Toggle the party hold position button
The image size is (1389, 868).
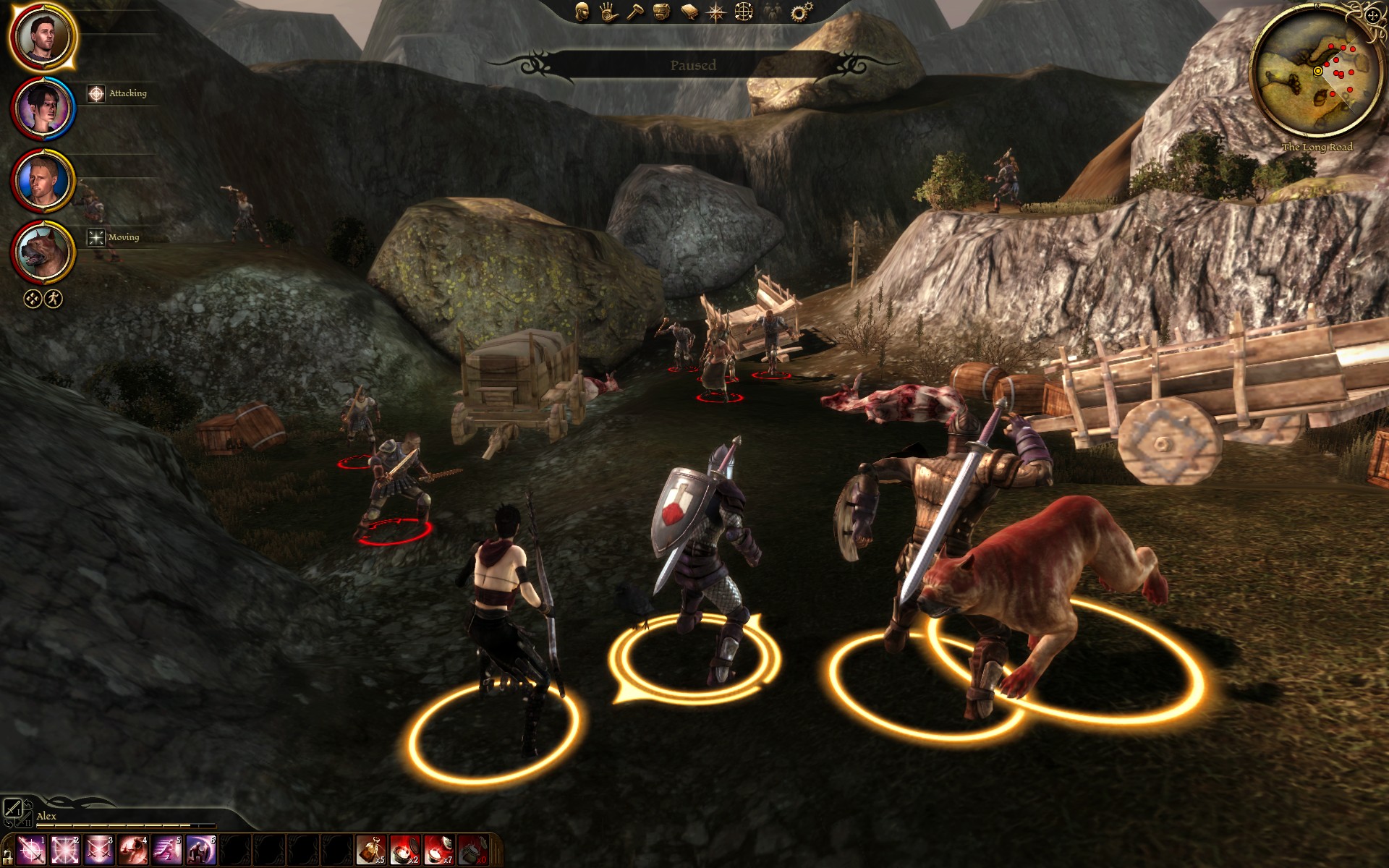pyautogui.click(x=33, y=299)
